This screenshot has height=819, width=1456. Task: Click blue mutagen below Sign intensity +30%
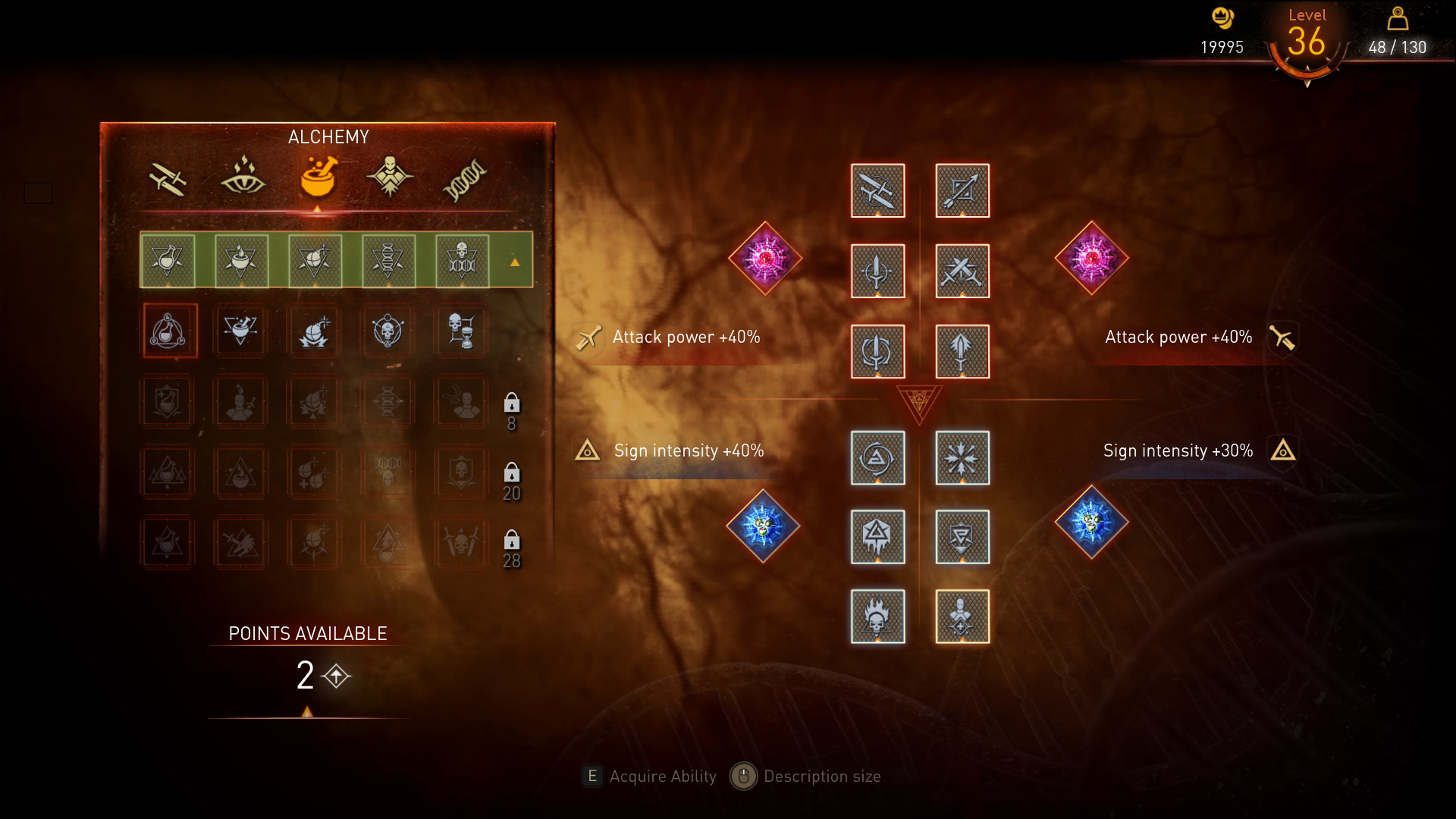[x=1091, y=522]
